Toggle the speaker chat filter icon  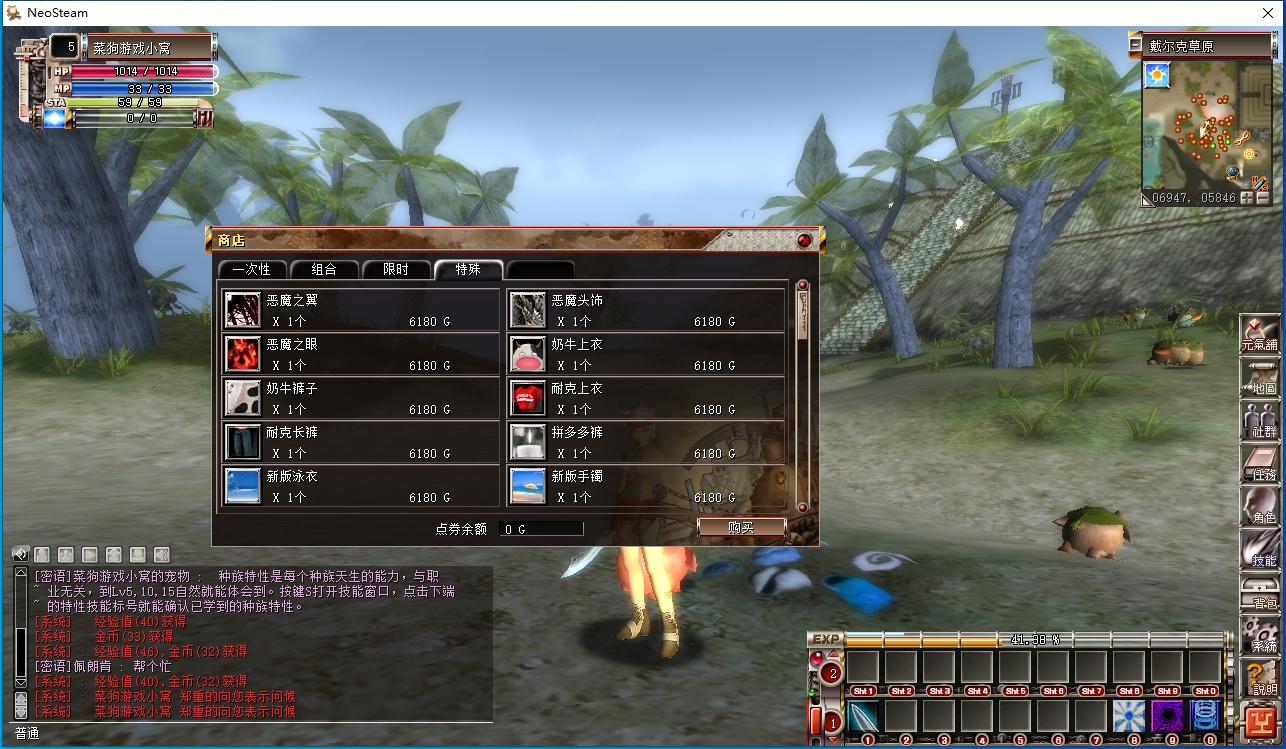tap(160, 554)
